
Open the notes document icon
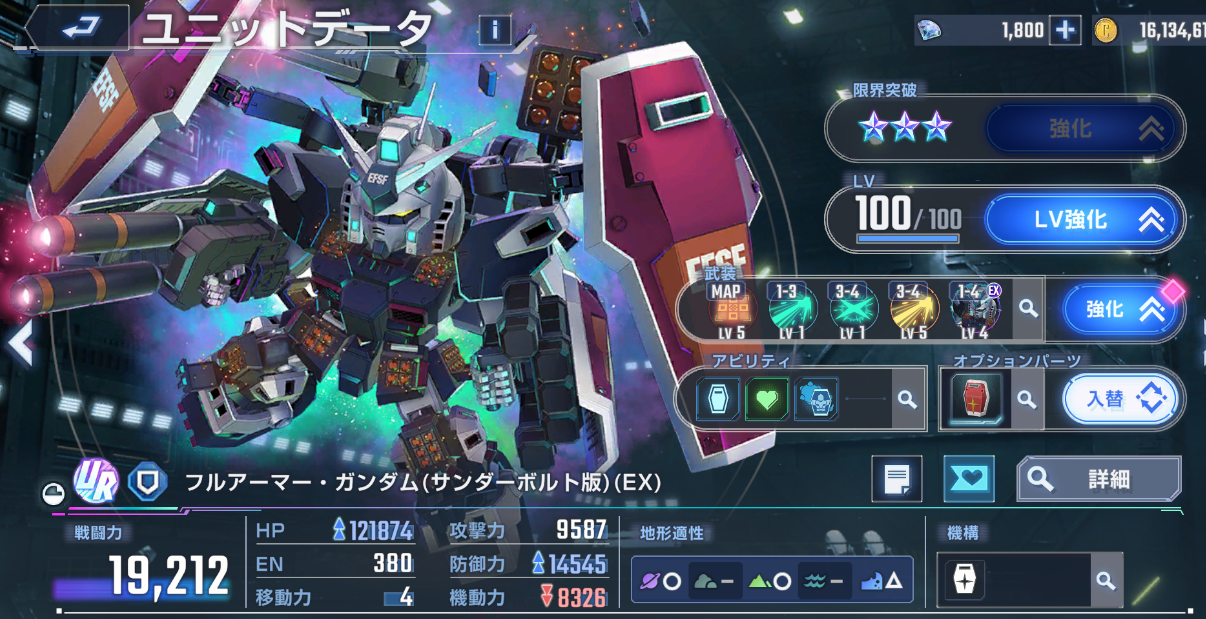896,479
